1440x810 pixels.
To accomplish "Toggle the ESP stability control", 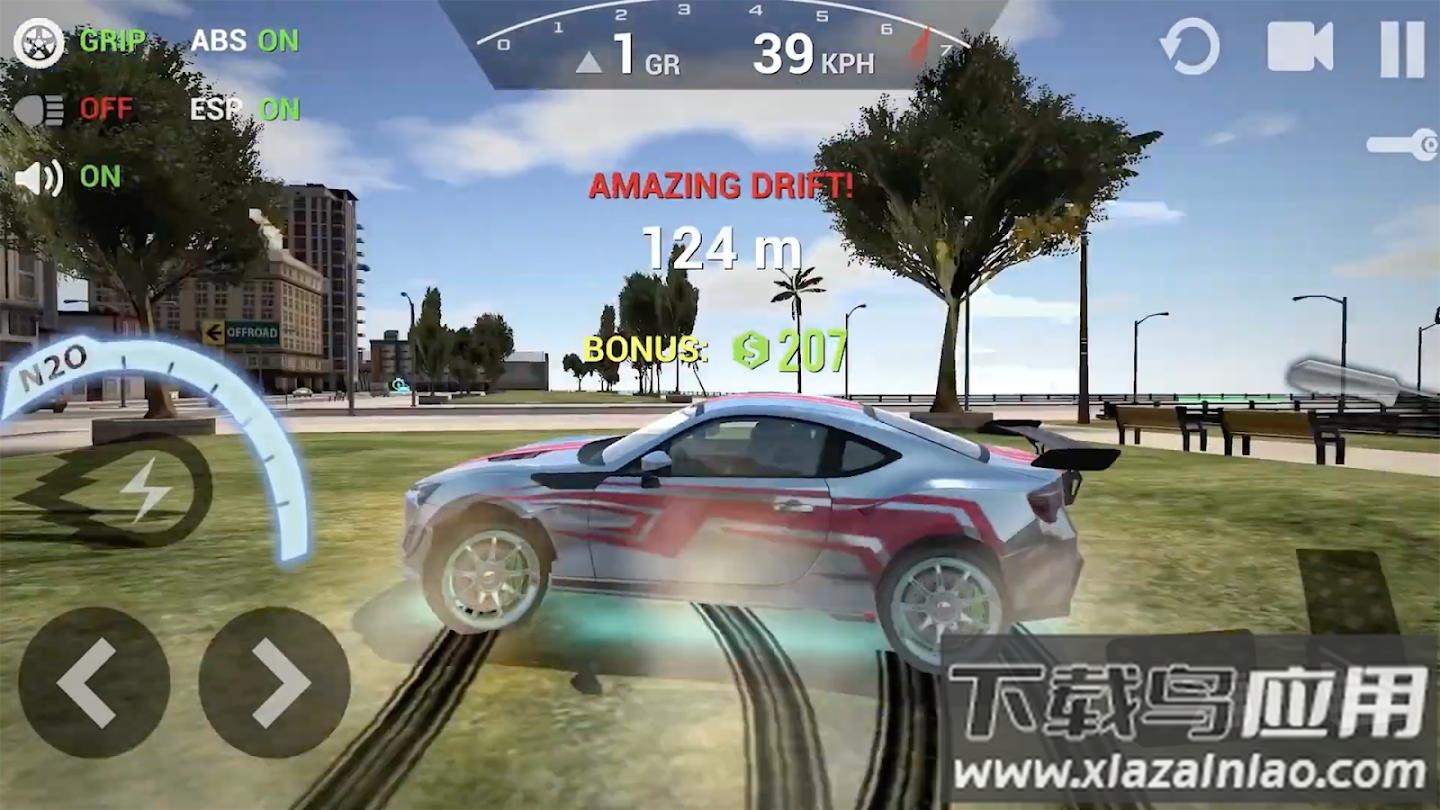I will pyautogui.click(x=244, y=109).
